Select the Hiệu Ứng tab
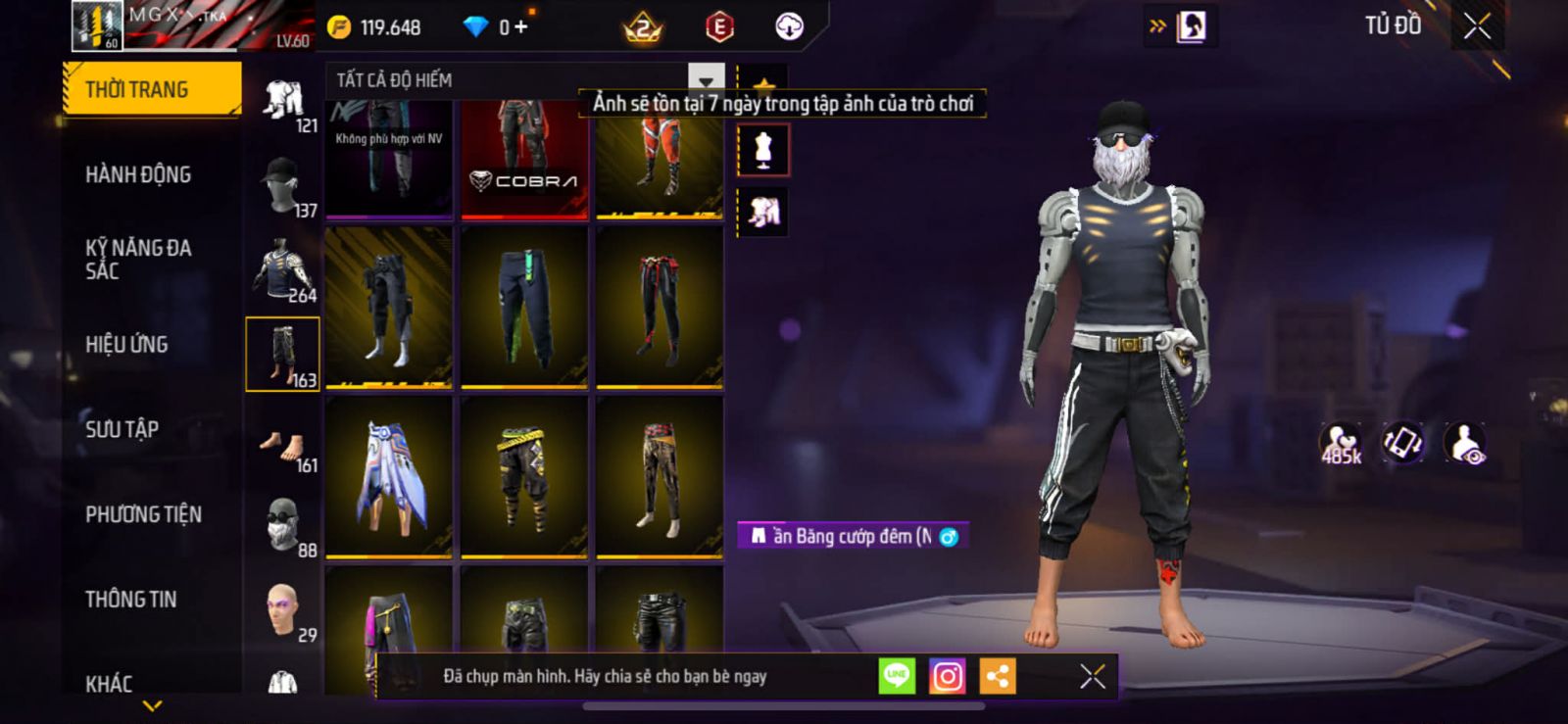Viewport: 1568px width, 724px height. click(126, 344)
